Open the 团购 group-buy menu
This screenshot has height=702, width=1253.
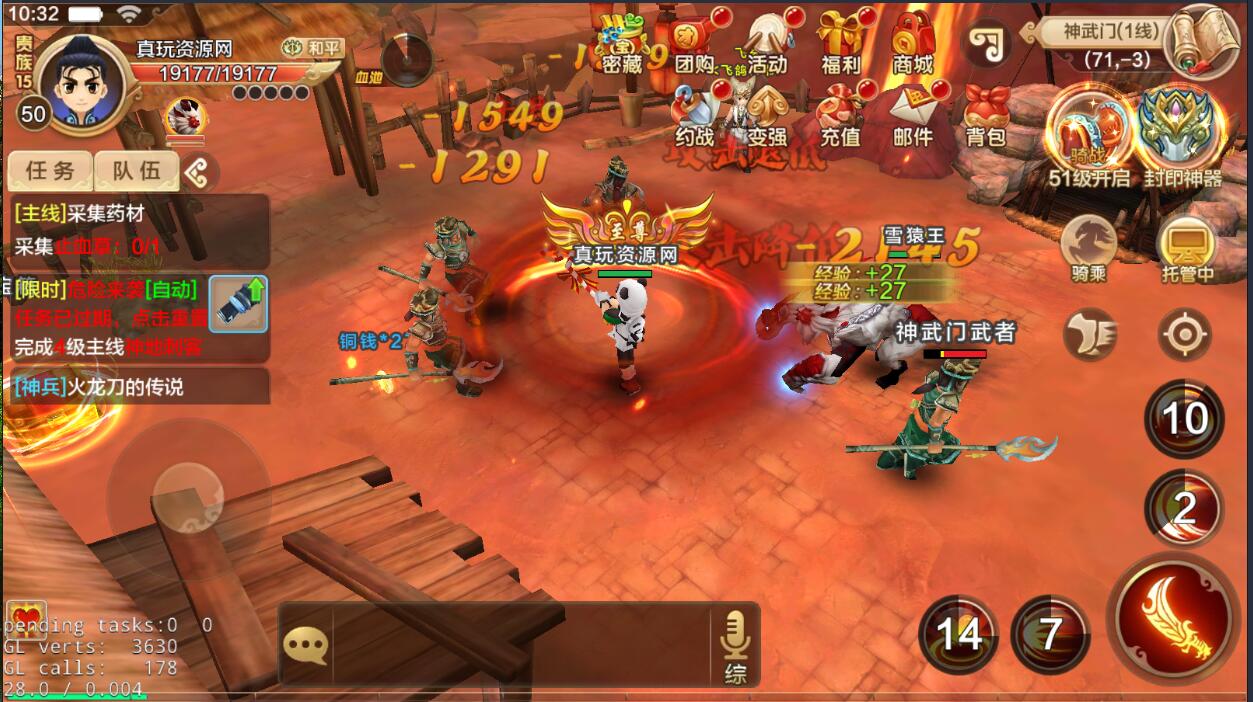click(695, 46)
